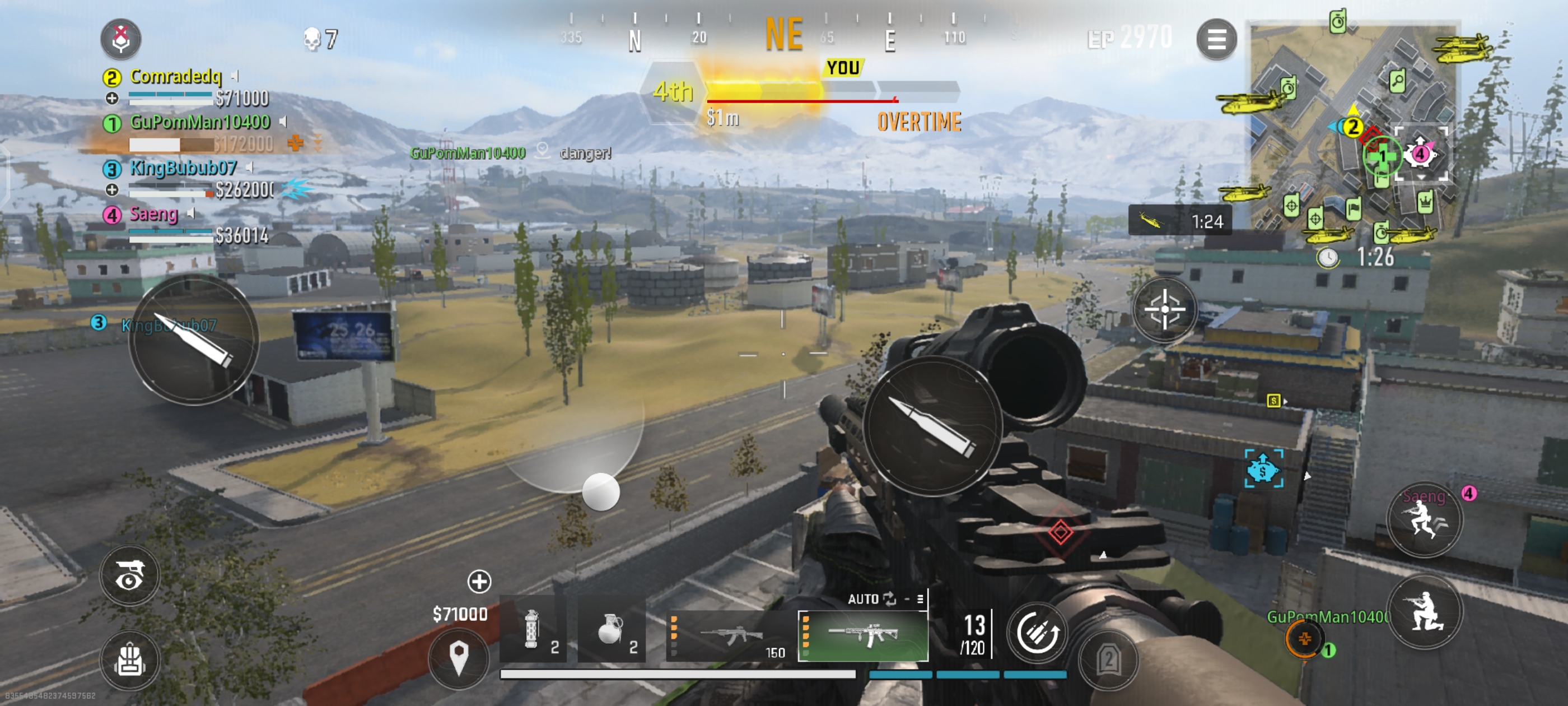
Task: Open the hamburger menu button
Action: tap(1216, 40)
